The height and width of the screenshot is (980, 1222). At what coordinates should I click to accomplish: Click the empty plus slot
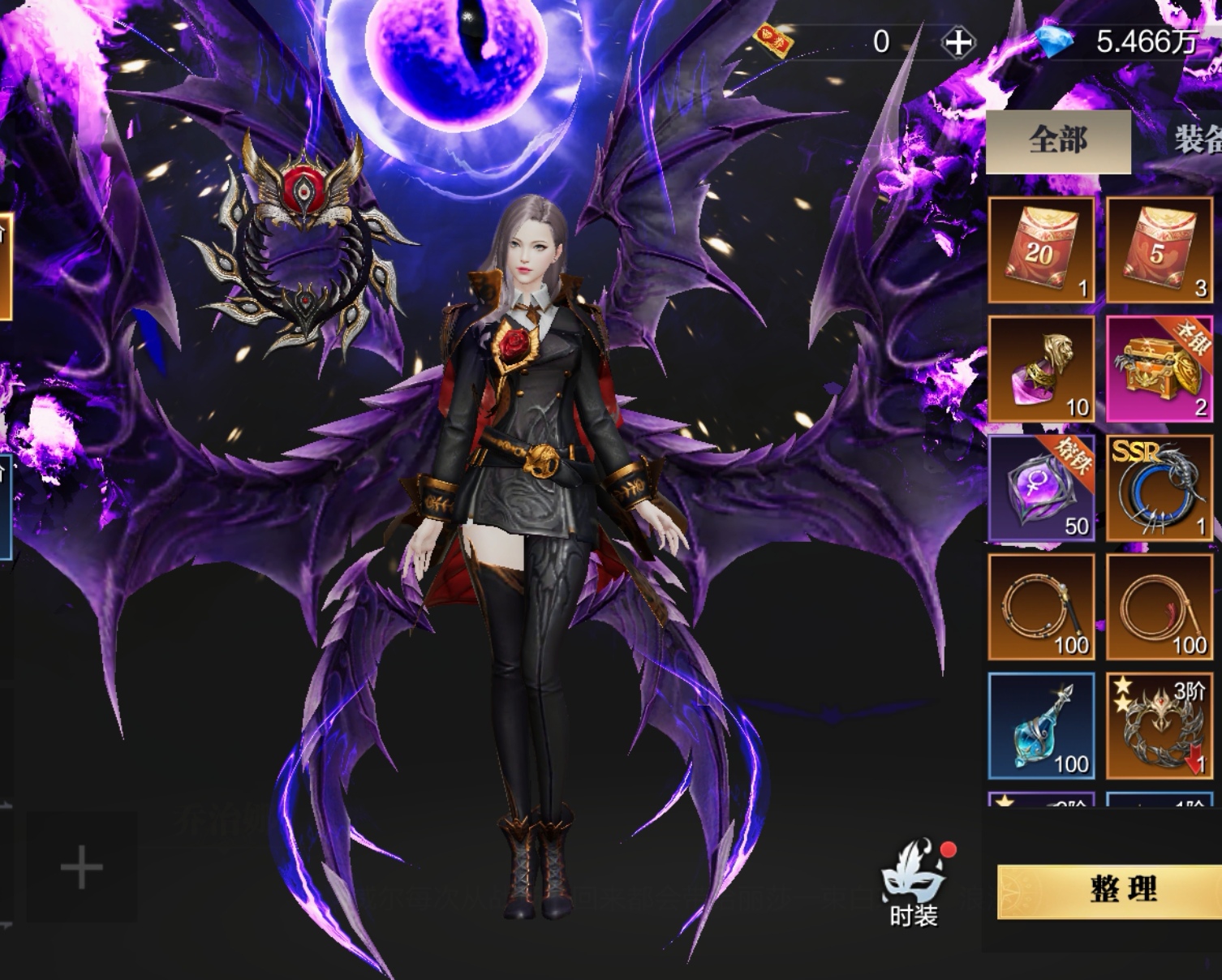tap(82, 867)
